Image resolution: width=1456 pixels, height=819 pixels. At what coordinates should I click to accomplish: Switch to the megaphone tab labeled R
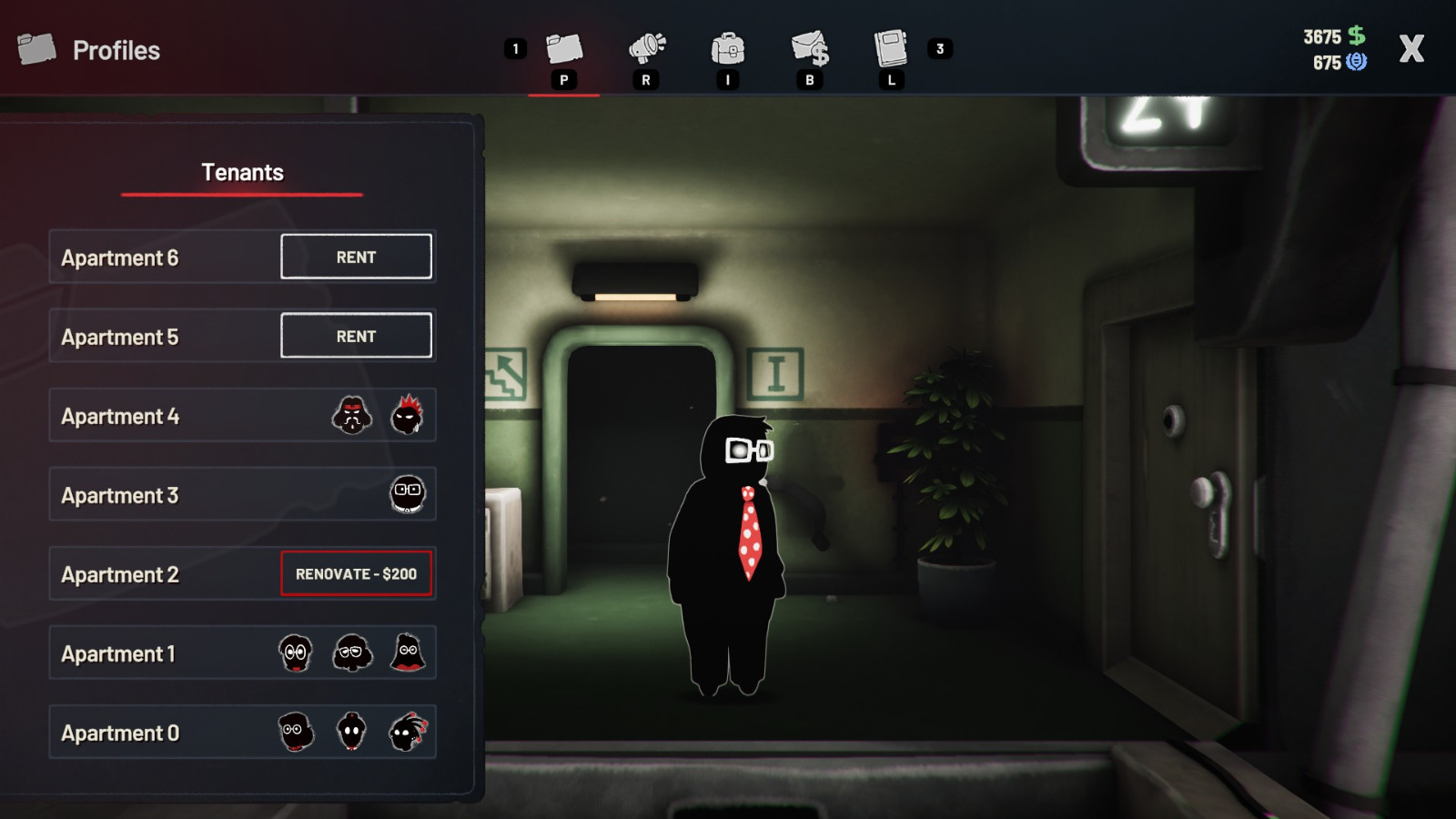click(x=646, y=52)
